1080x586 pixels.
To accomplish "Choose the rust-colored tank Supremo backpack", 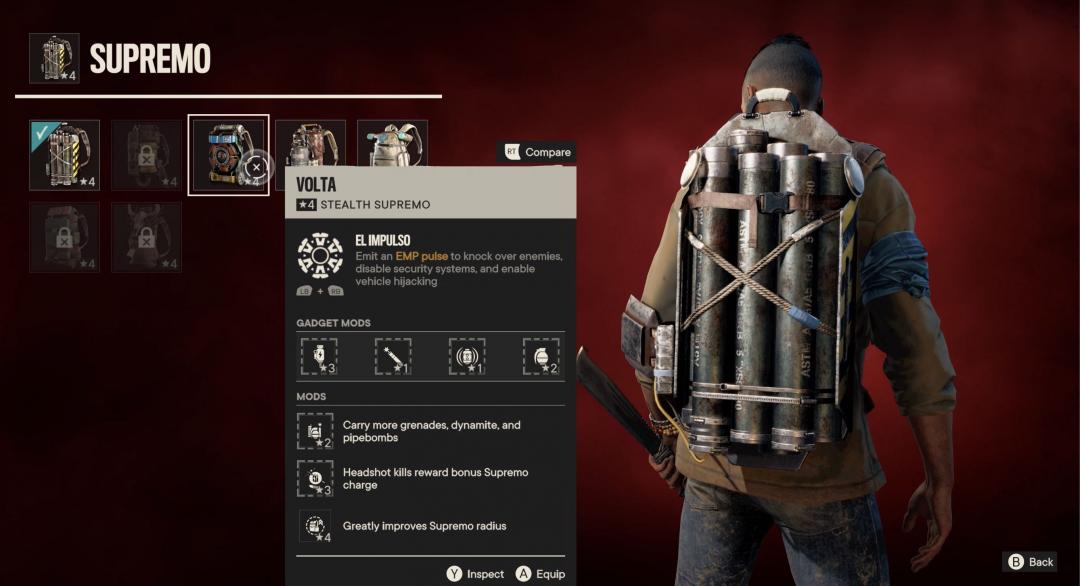I will [x=310, y=146].
